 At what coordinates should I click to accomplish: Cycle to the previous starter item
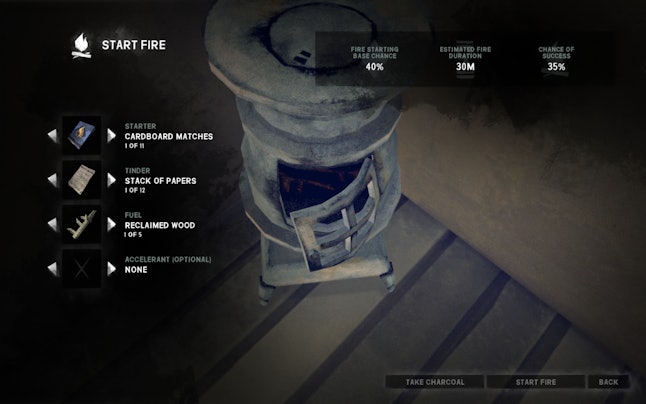point(52,135)
